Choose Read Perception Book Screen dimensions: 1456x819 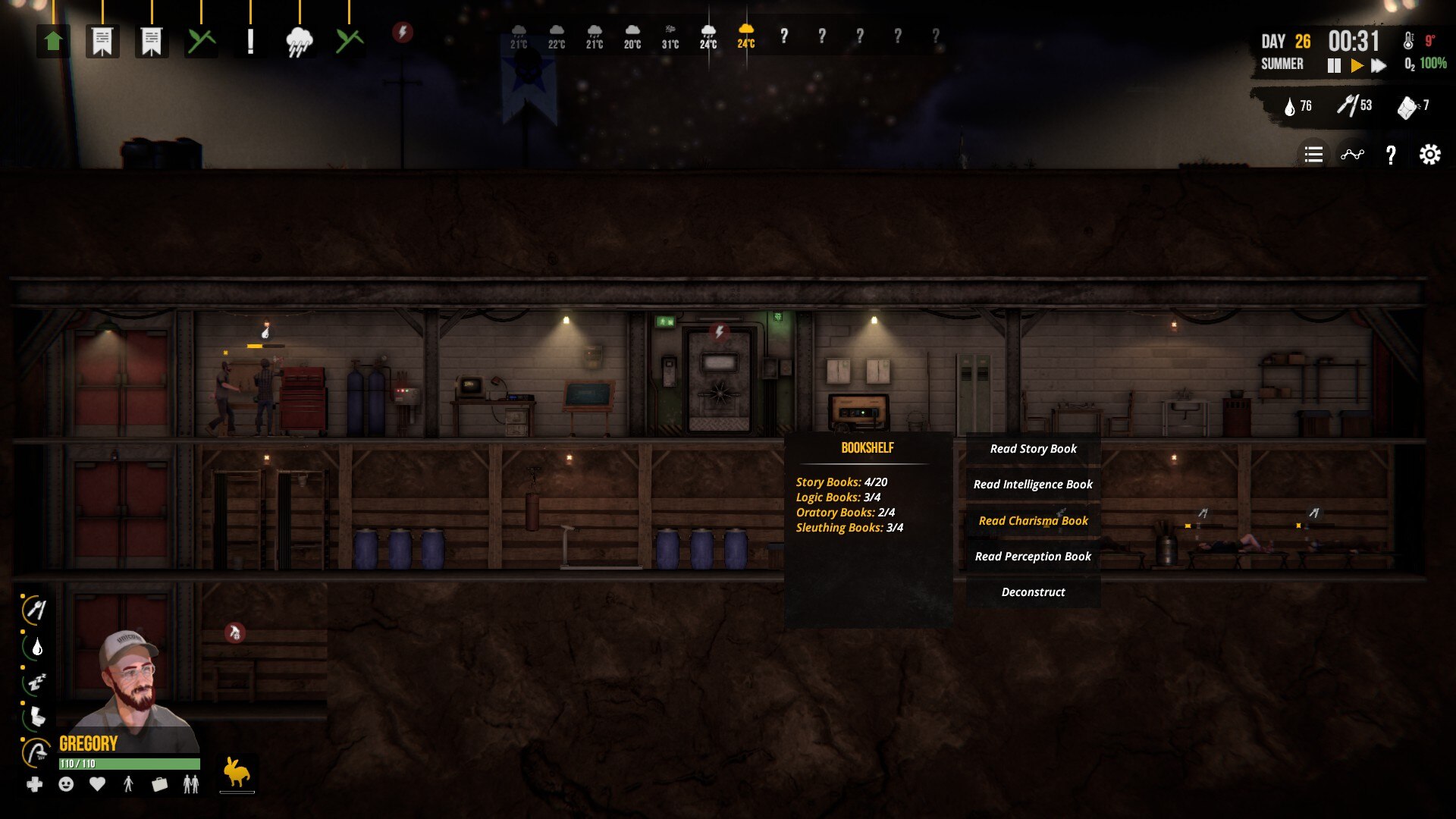click(1033, 557)
